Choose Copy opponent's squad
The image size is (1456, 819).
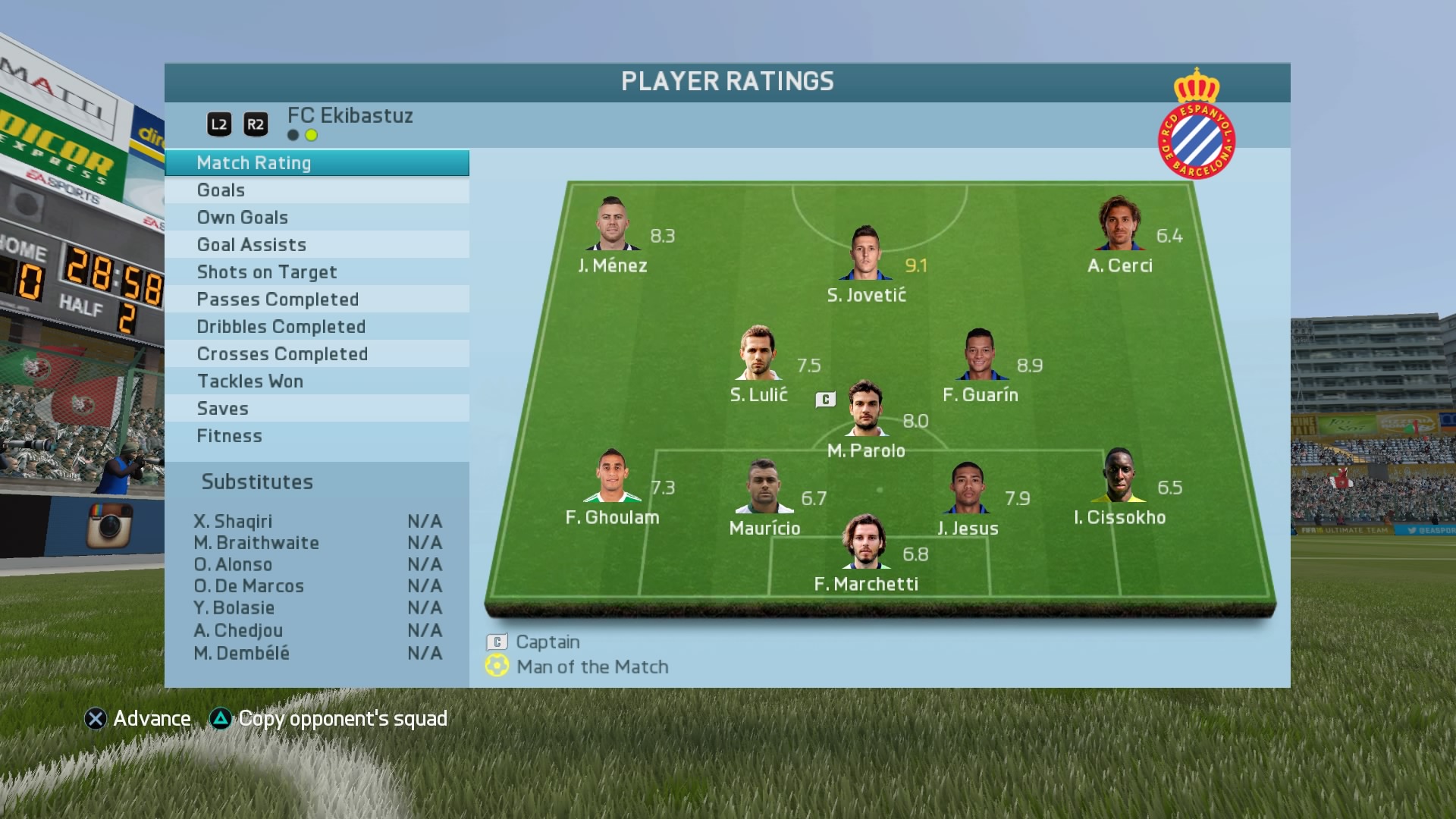pos(328,719)
